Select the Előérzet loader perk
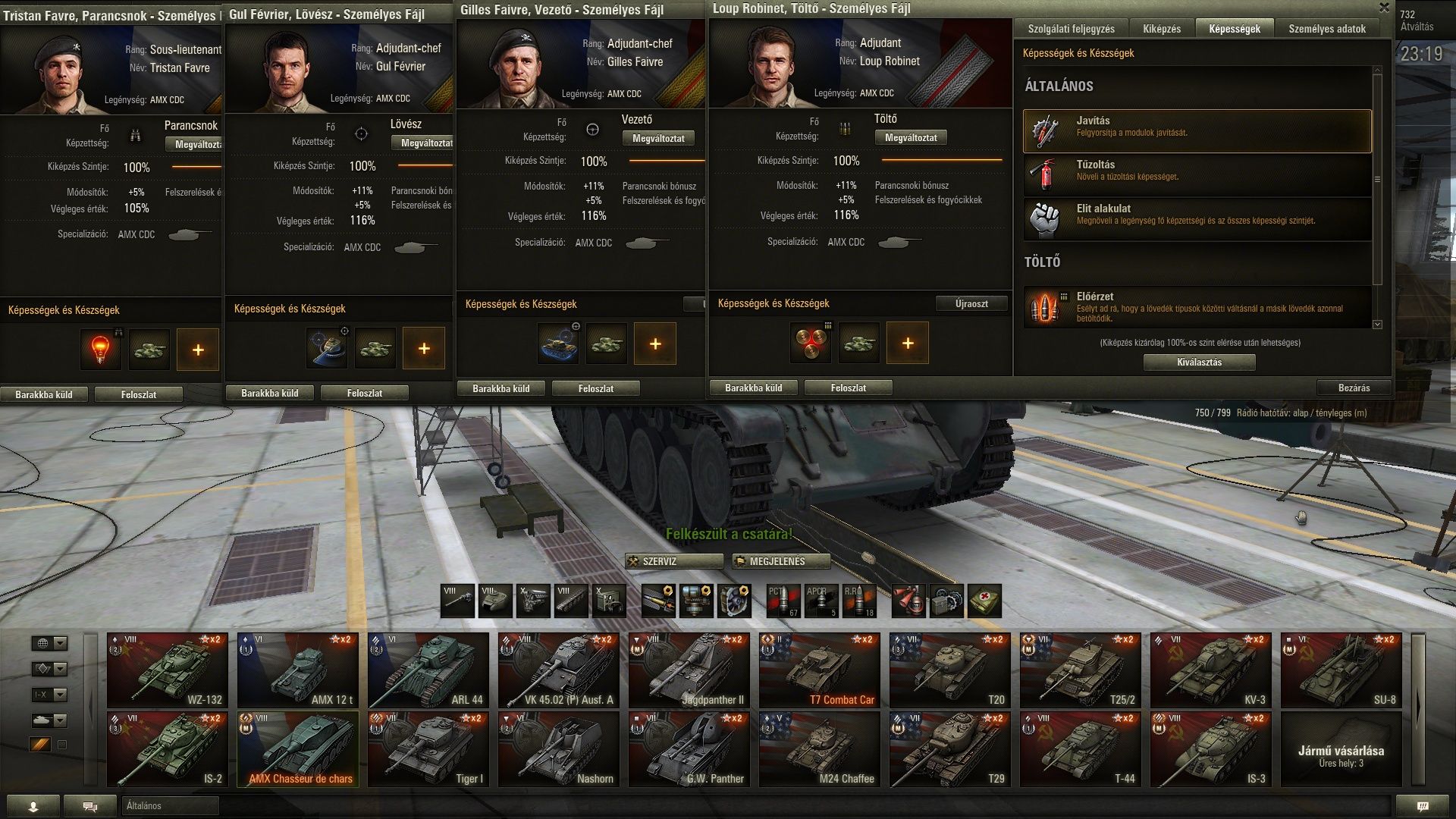The height and width of the screenshot is (819, 1456). (x=1197, y=307)
